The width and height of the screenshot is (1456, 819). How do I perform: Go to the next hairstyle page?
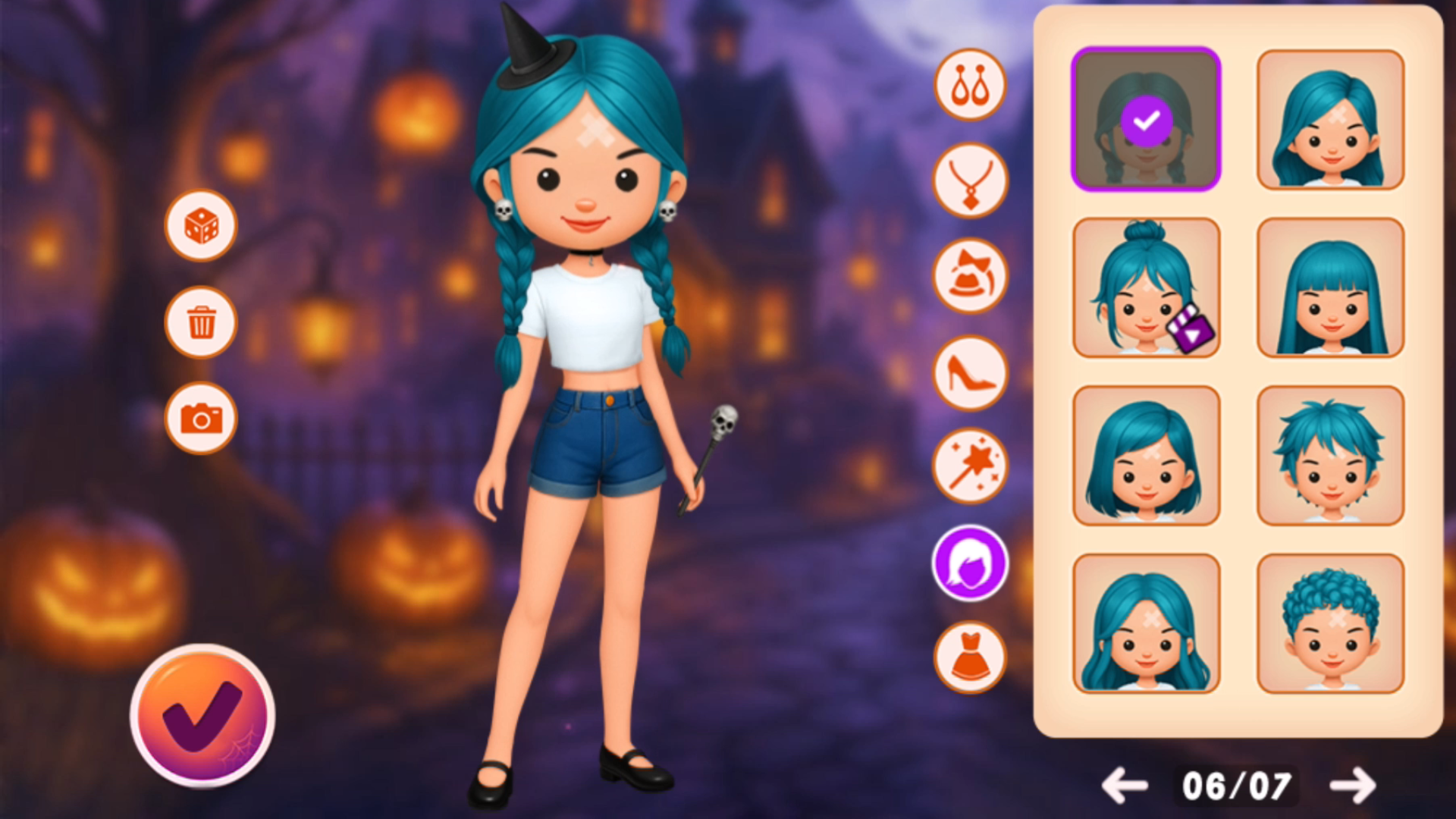[x=1353, y=786]
